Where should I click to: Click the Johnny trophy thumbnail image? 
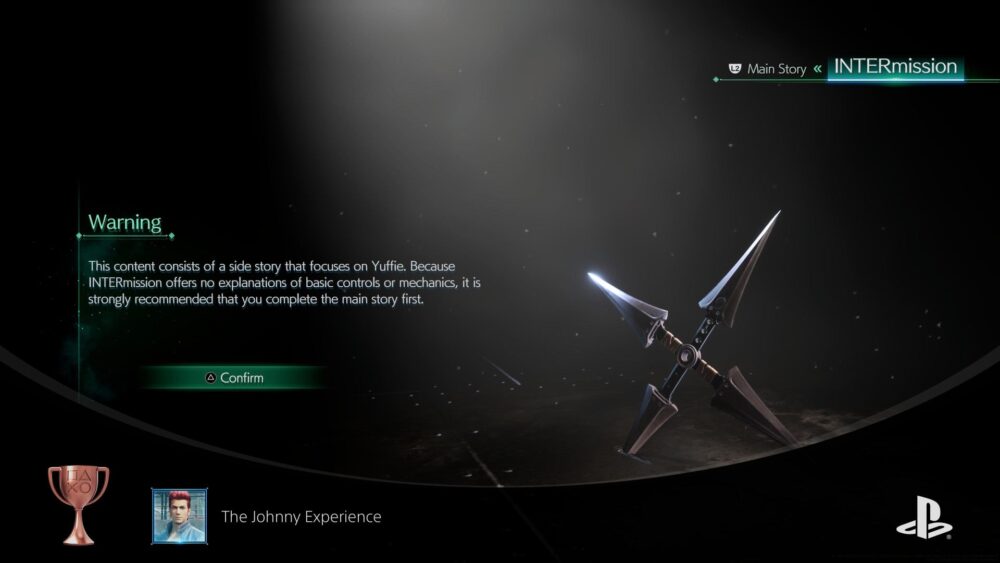tap(180, 516)
